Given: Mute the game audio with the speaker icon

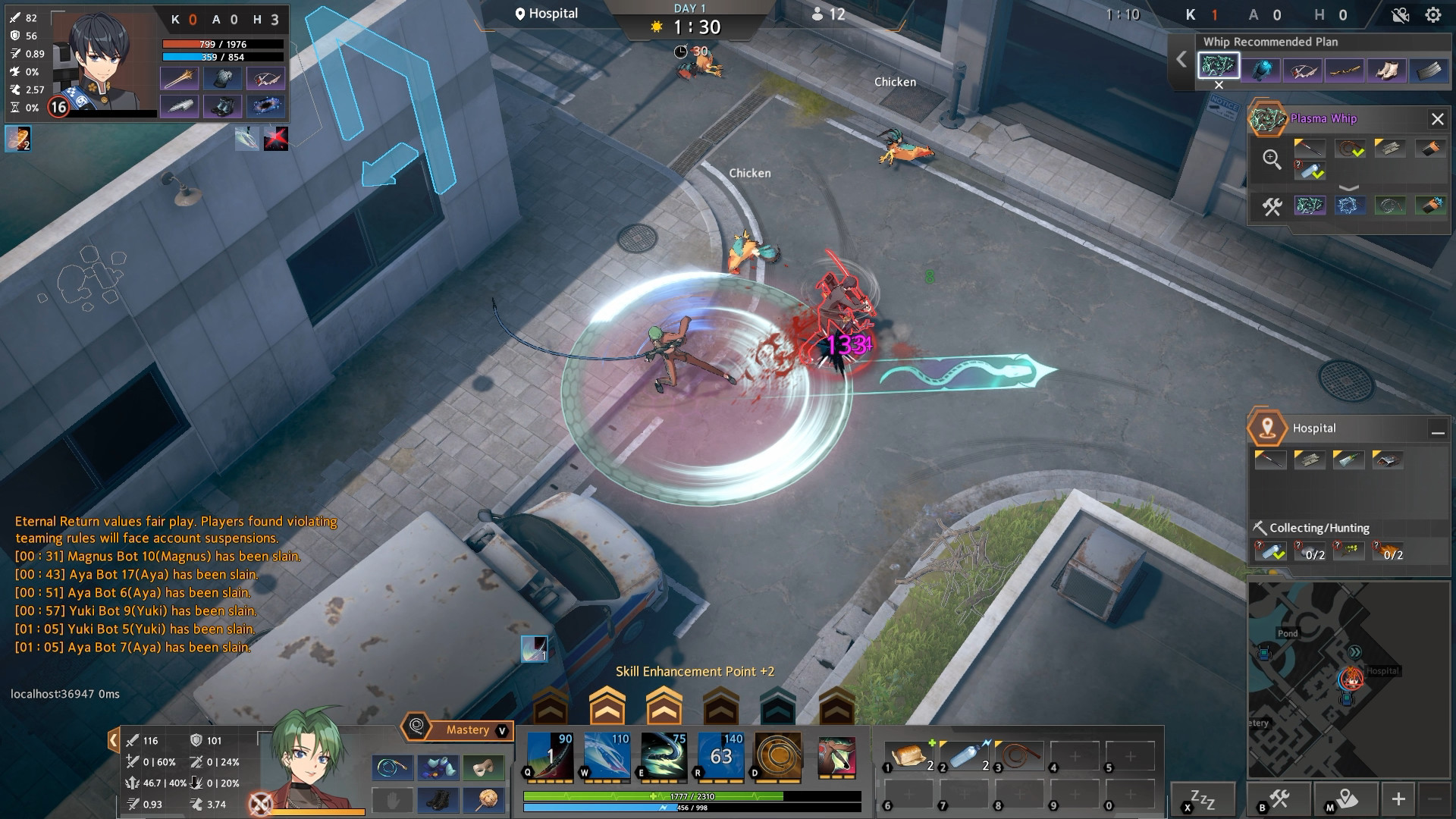Looking at the screenshot, I should 1399,13.
